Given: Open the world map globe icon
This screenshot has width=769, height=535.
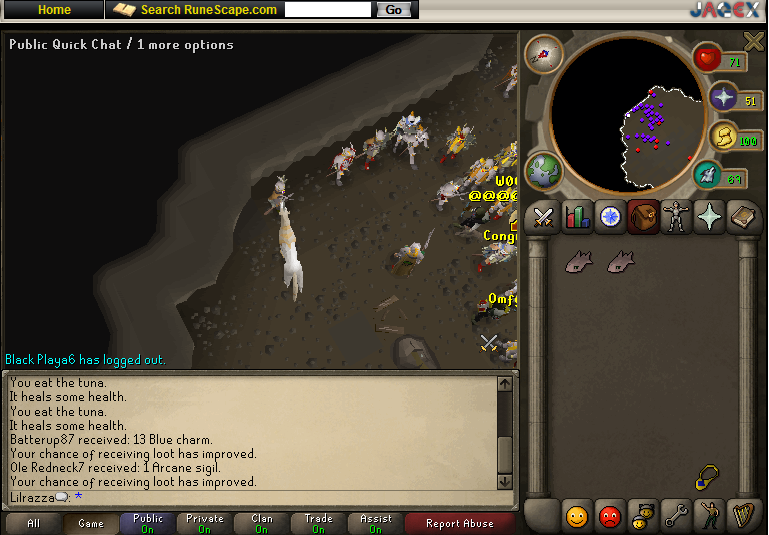Looking at the screenshot, I should [x=544, y=171].
